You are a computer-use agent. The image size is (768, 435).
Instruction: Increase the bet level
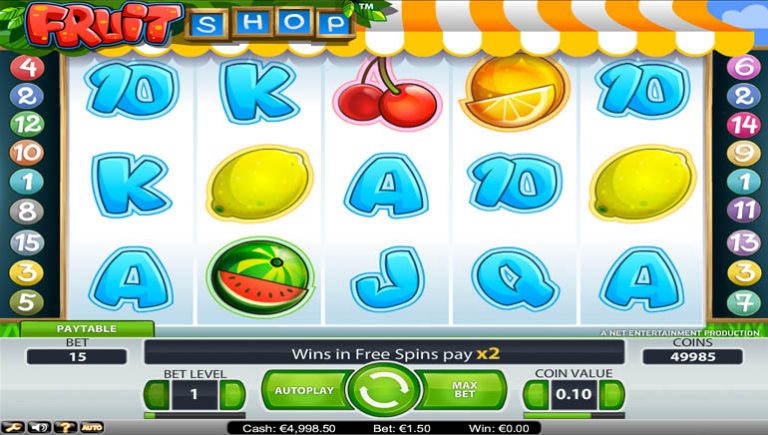pos(233,394)
